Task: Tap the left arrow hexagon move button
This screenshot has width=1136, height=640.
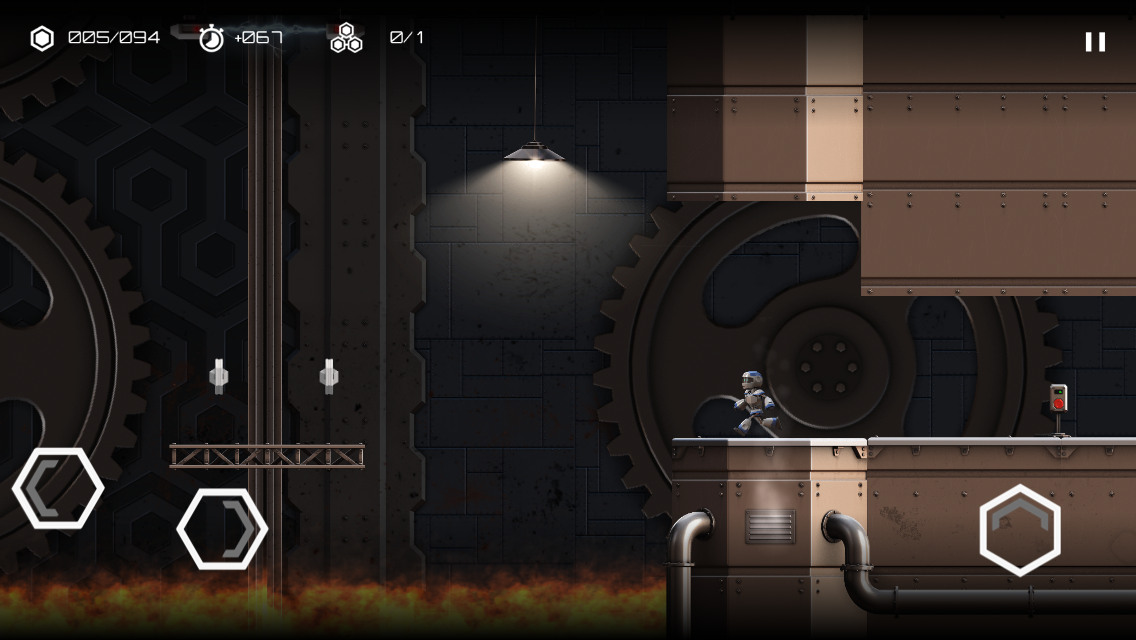Action: [58, 488]
